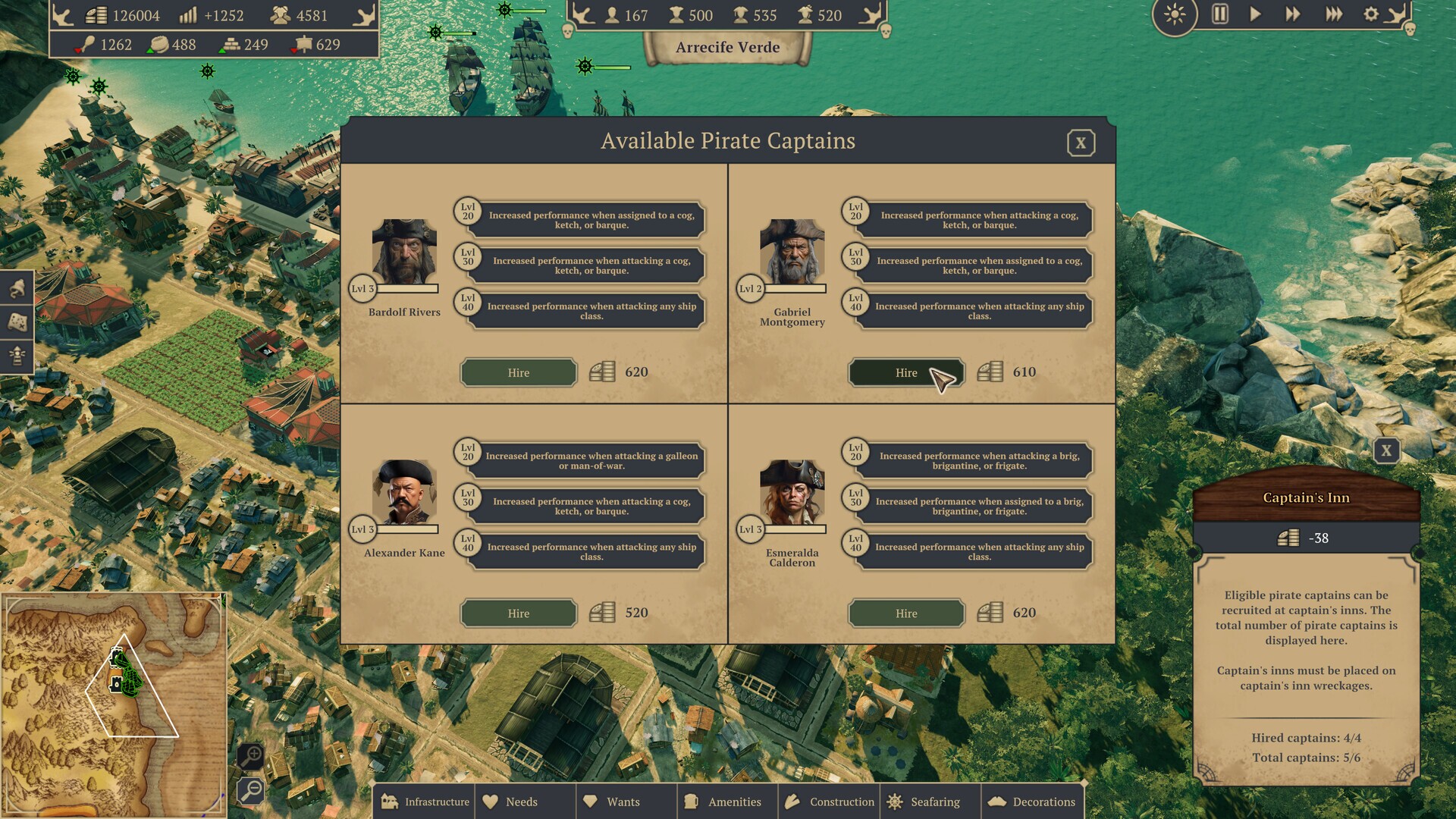This screenshot has height=819, width=1456.
Task: Open the notifications bell in the left sidebar
Action: (x=17, y=288)
